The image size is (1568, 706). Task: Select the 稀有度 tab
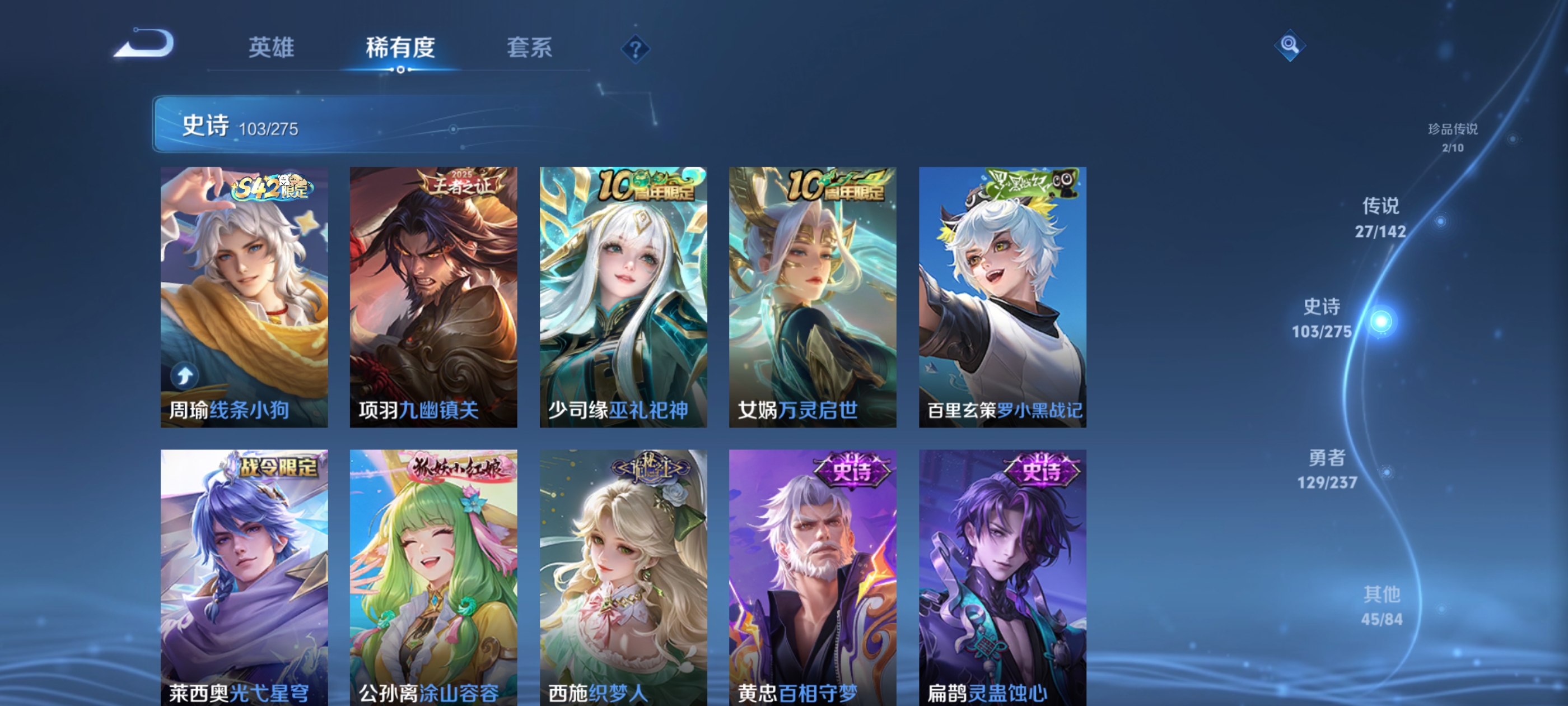click(400, 49)
